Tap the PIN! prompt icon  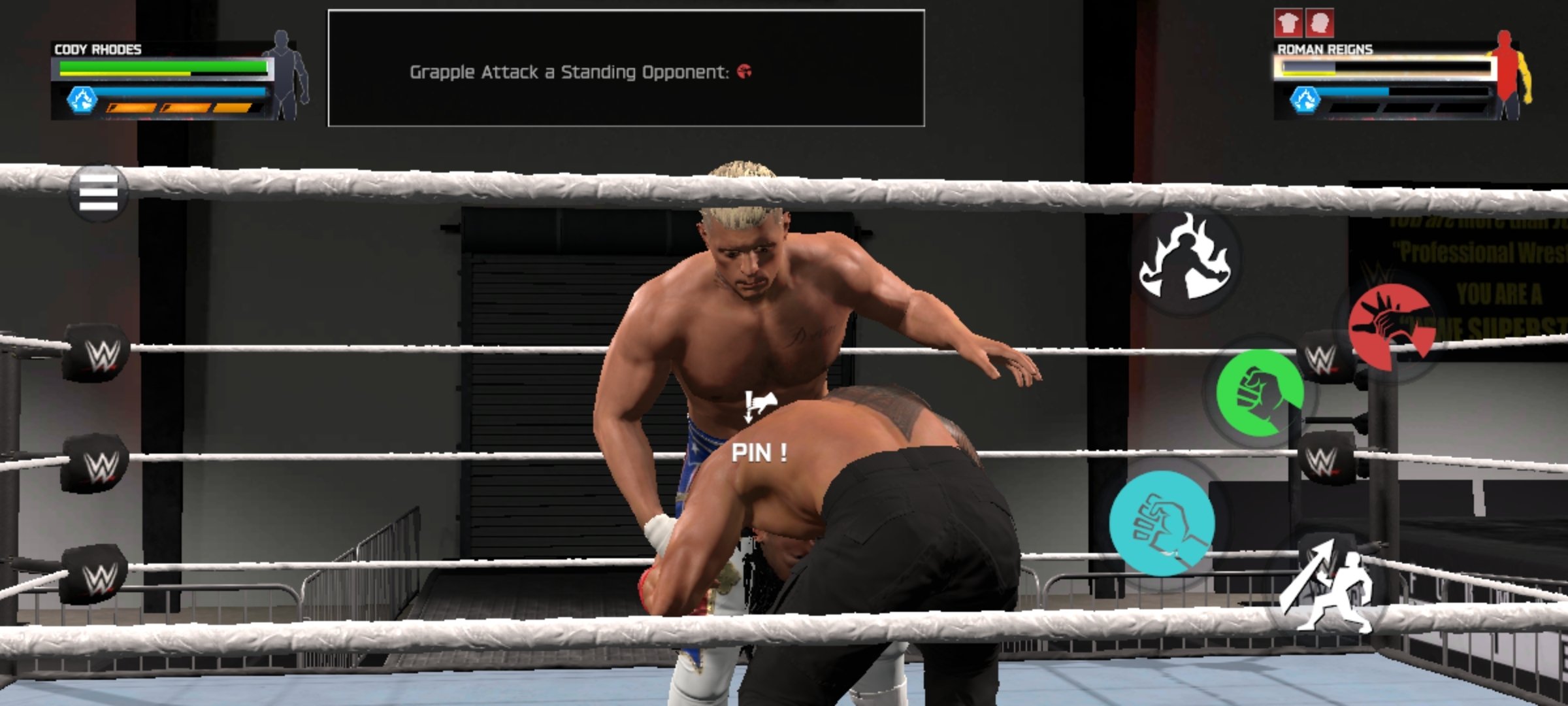click(x=759, y=407)
